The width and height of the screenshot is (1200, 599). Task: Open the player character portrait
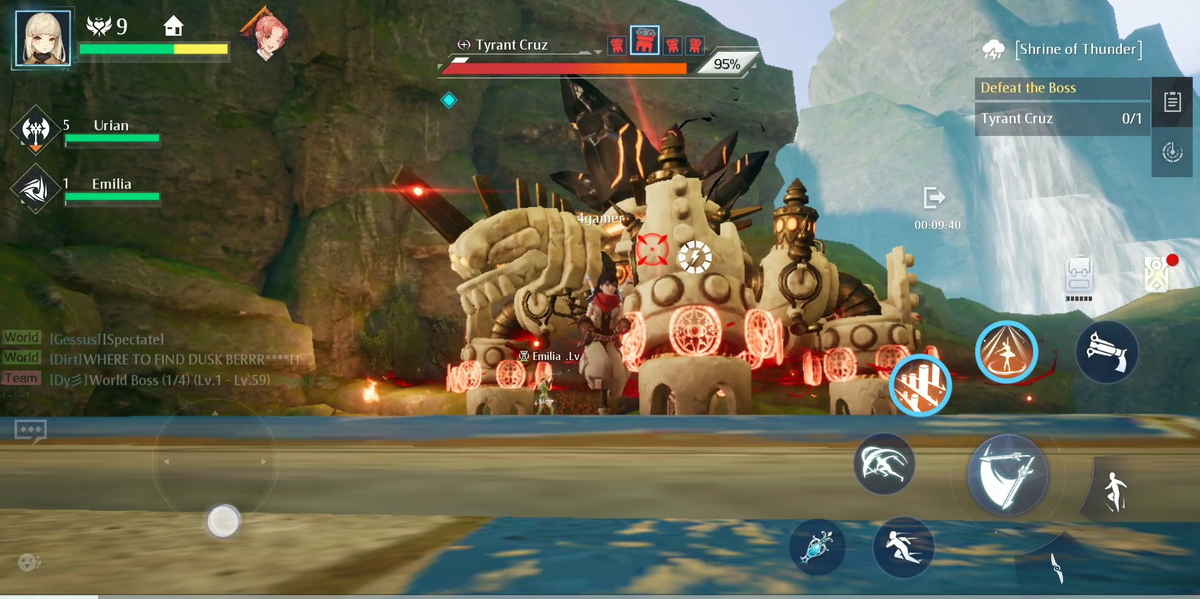pos(43,38)
